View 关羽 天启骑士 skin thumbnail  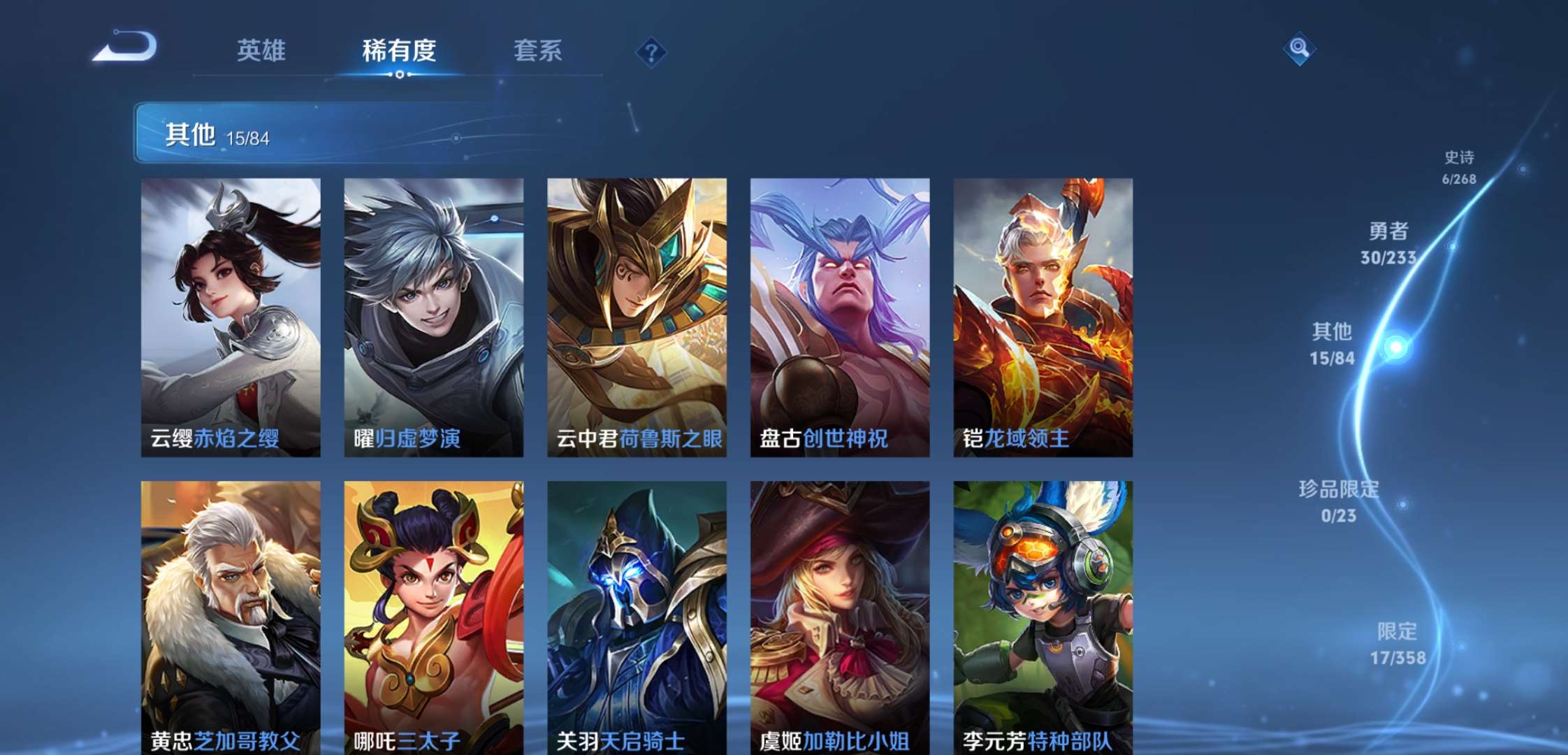coord(635,615)
